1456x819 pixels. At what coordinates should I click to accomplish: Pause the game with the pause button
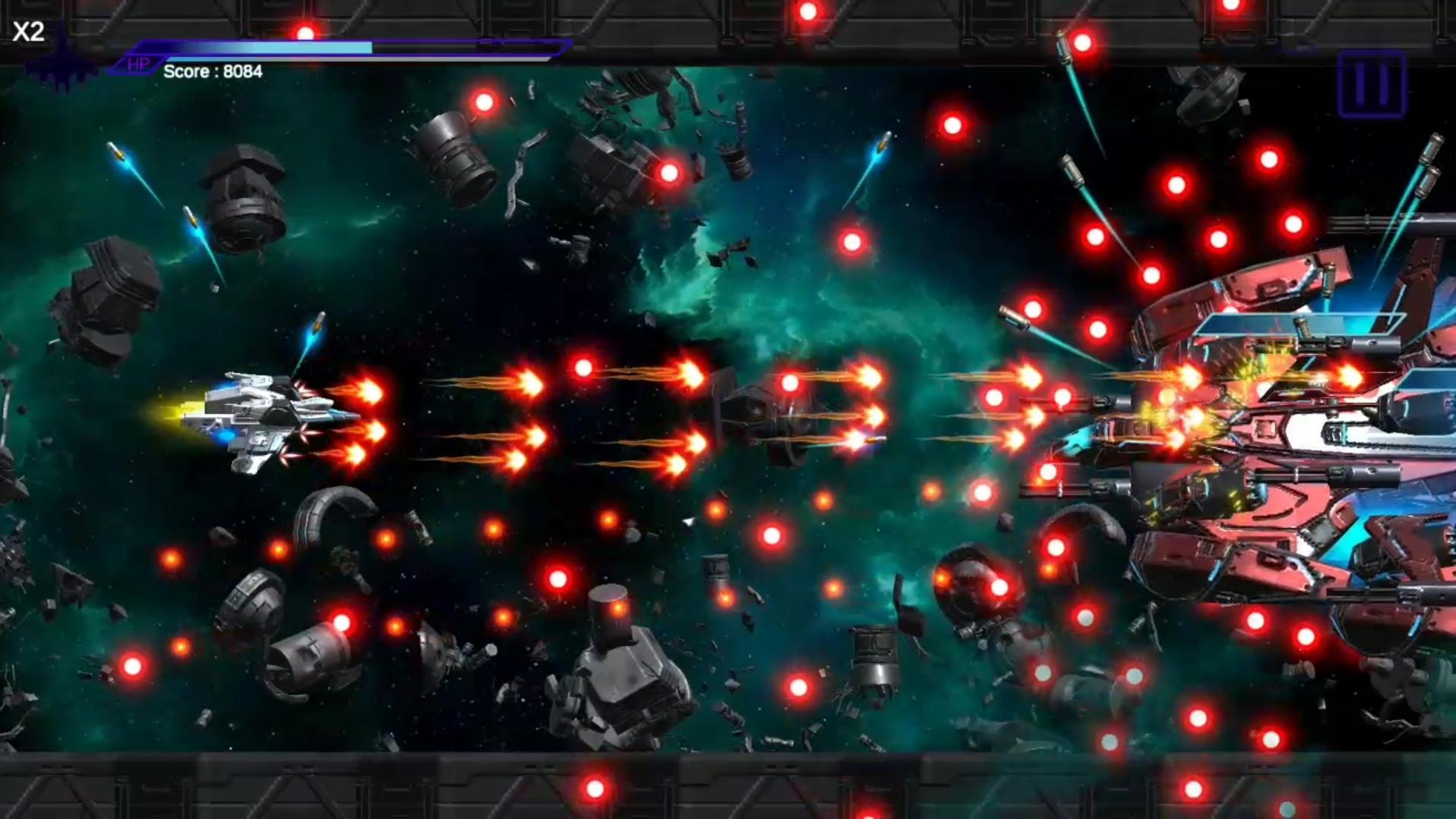tap(1371, 84)
